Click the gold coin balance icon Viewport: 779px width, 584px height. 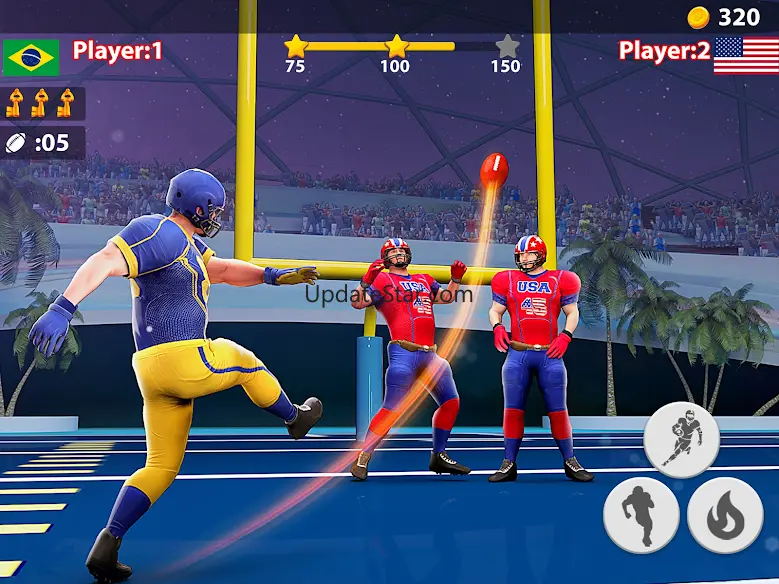pos(700,17)
